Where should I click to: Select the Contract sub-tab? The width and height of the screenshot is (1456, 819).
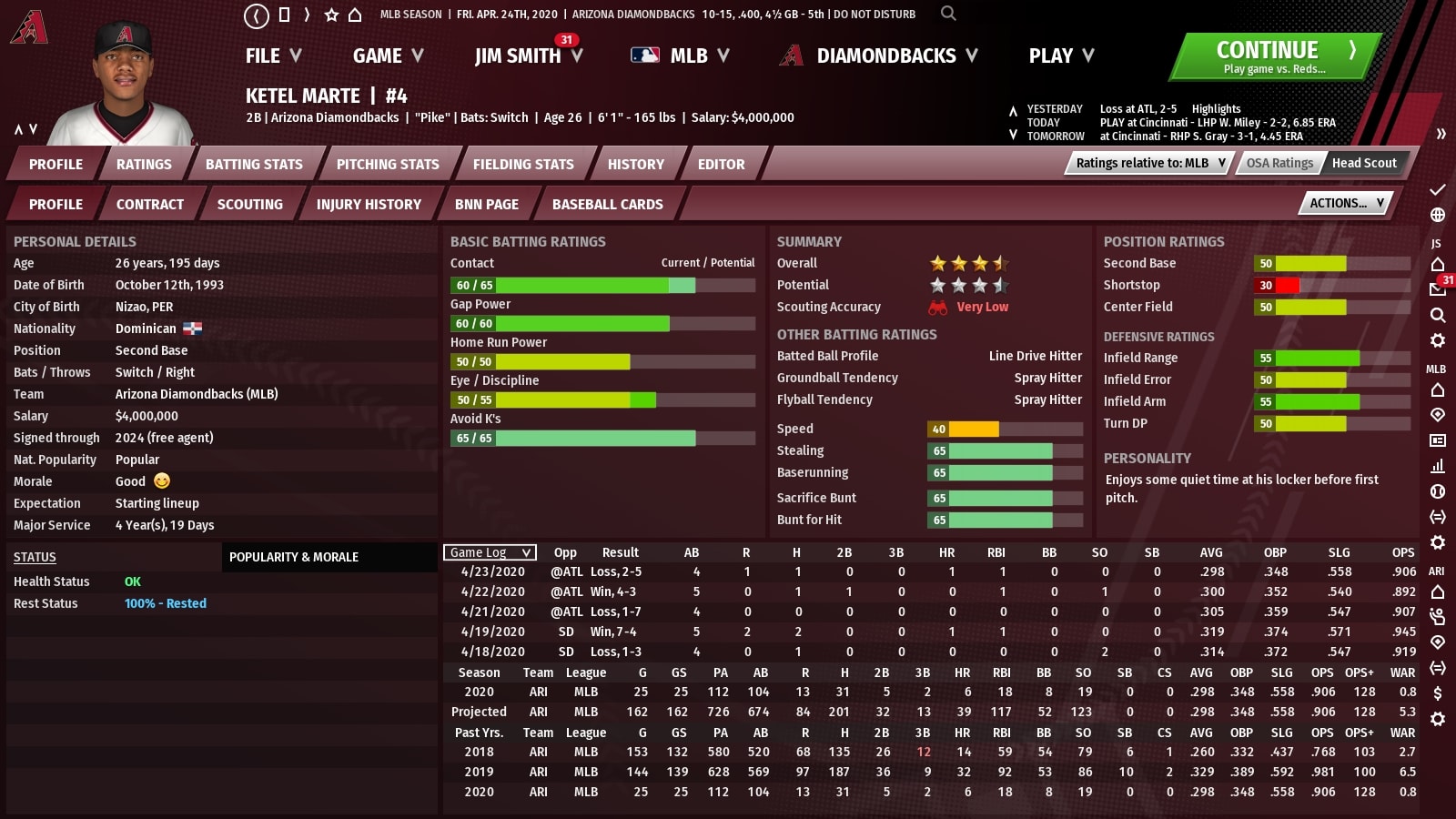pyautogui.click(x=150, y=205)
